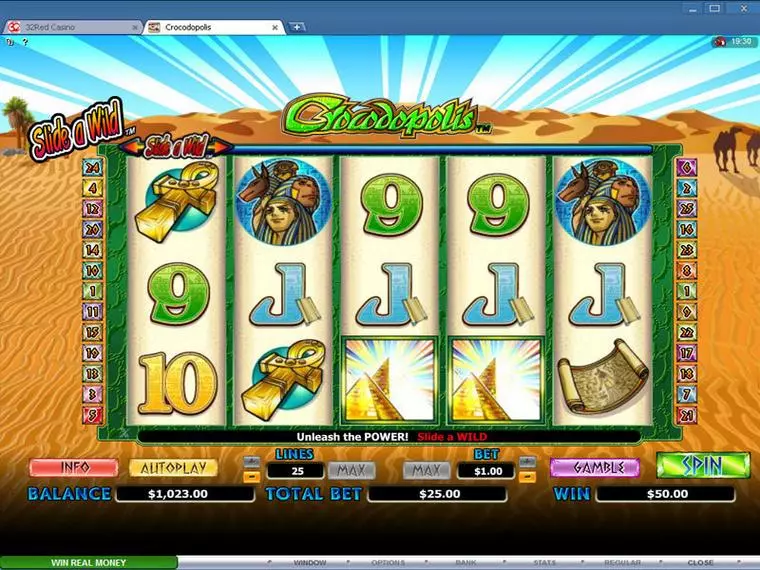Open the Gamble feature
The height and width of the screenshot is (570, 760).
(x=596, y=468)
